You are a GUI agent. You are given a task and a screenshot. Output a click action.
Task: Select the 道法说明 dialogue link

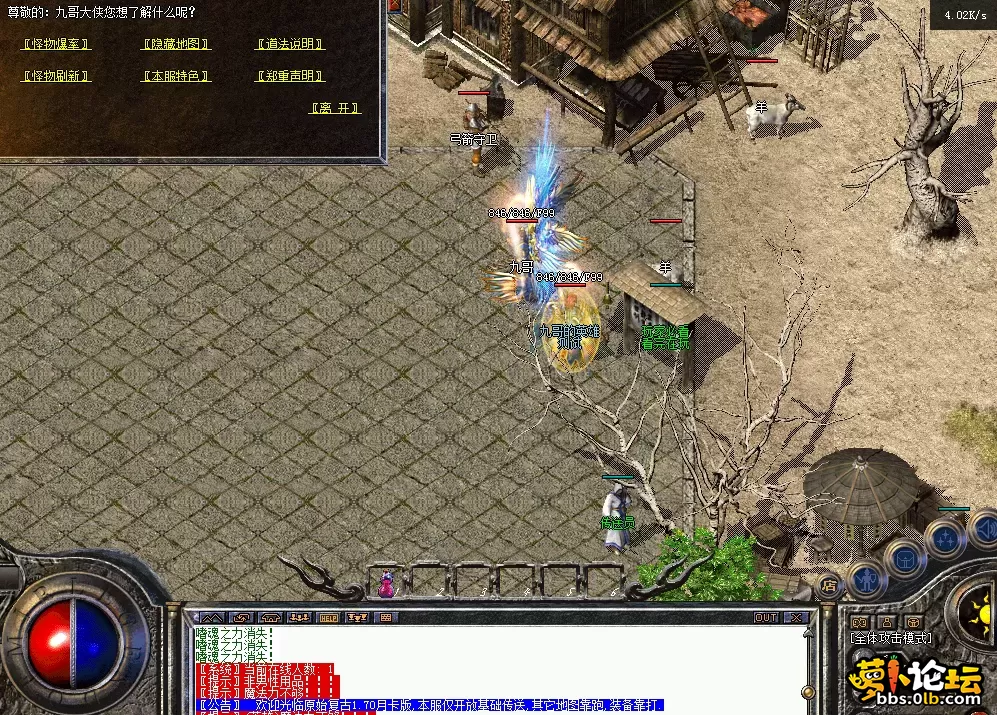click(x=290, y=44)
